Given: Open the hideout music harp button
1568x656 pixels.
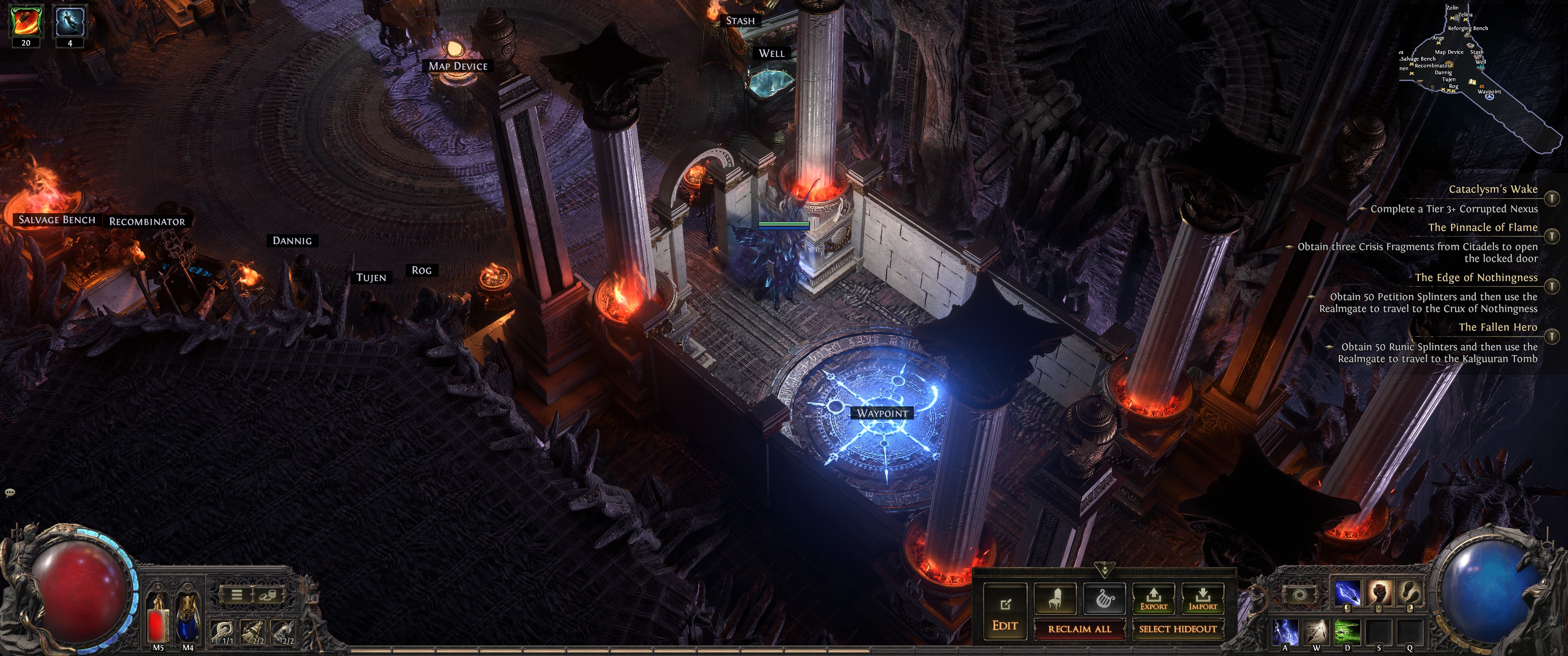Looking at the screenshot, I should (x=1104, y=599).
